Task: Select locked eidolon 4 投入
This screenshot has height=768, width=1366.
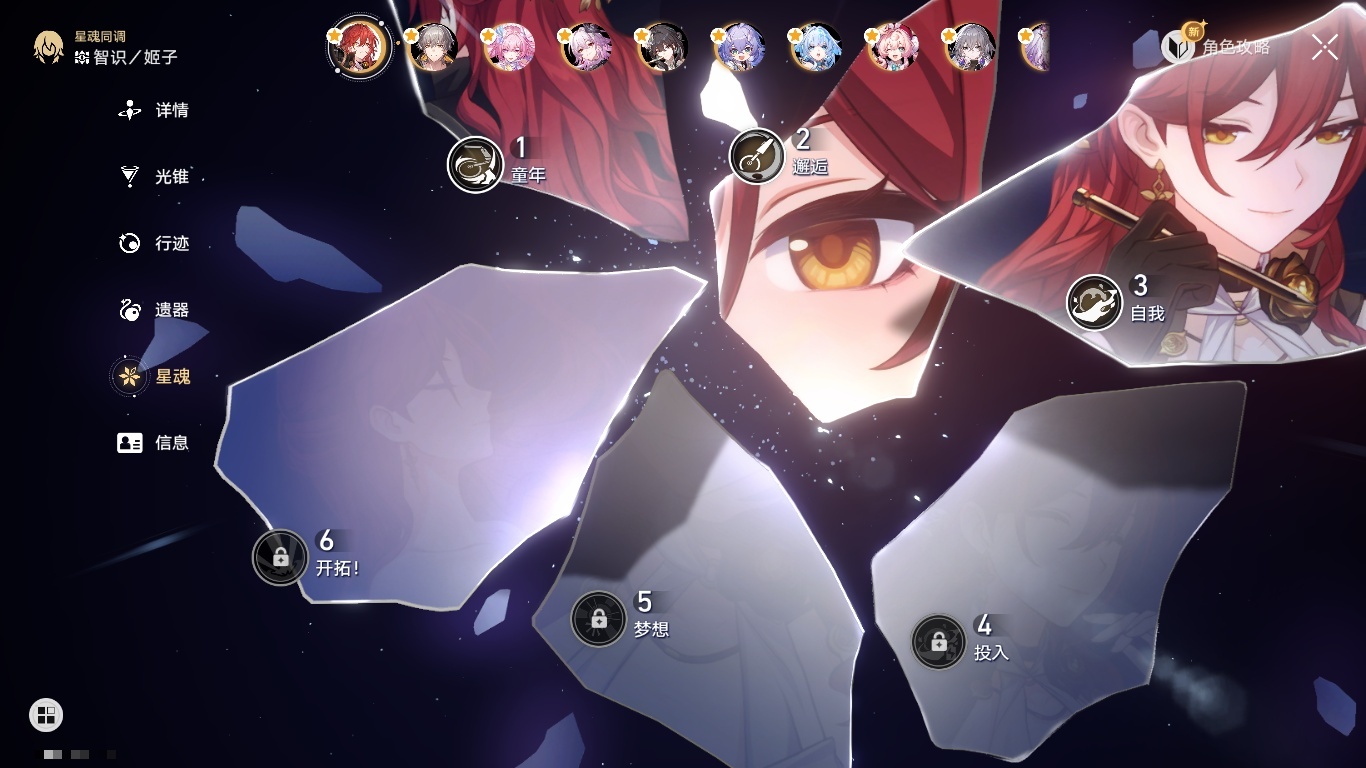Action: (x=938, y=642)
